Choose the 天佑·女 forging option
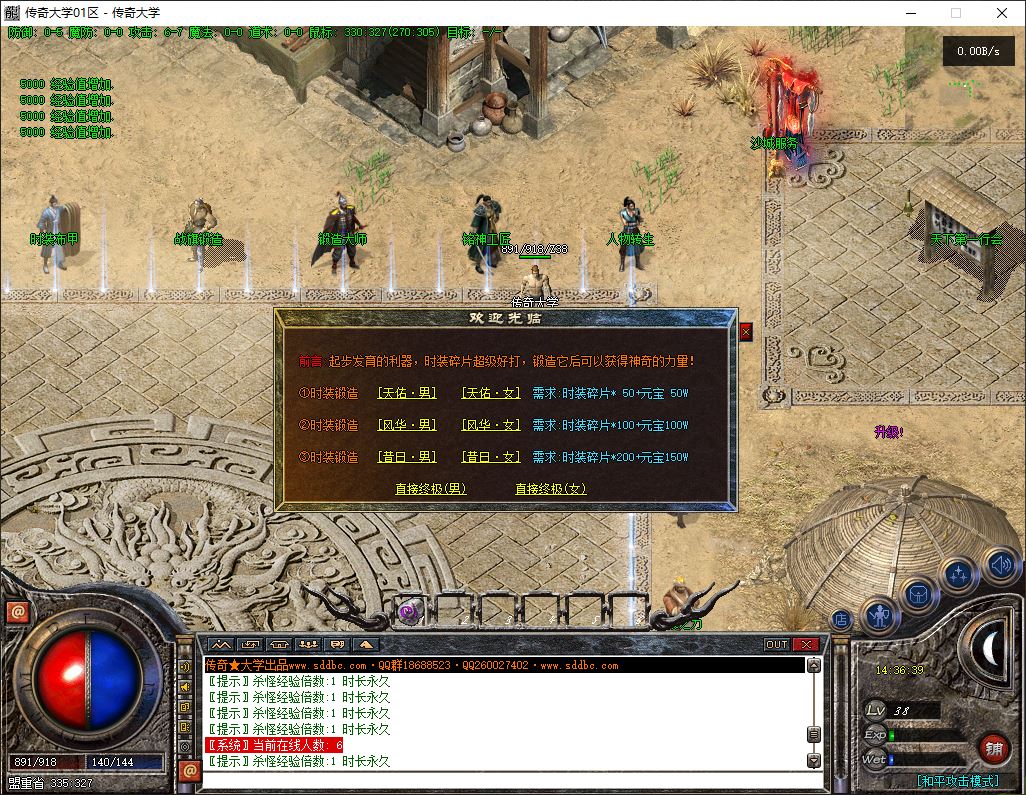1026x795 pixels. 491,394
